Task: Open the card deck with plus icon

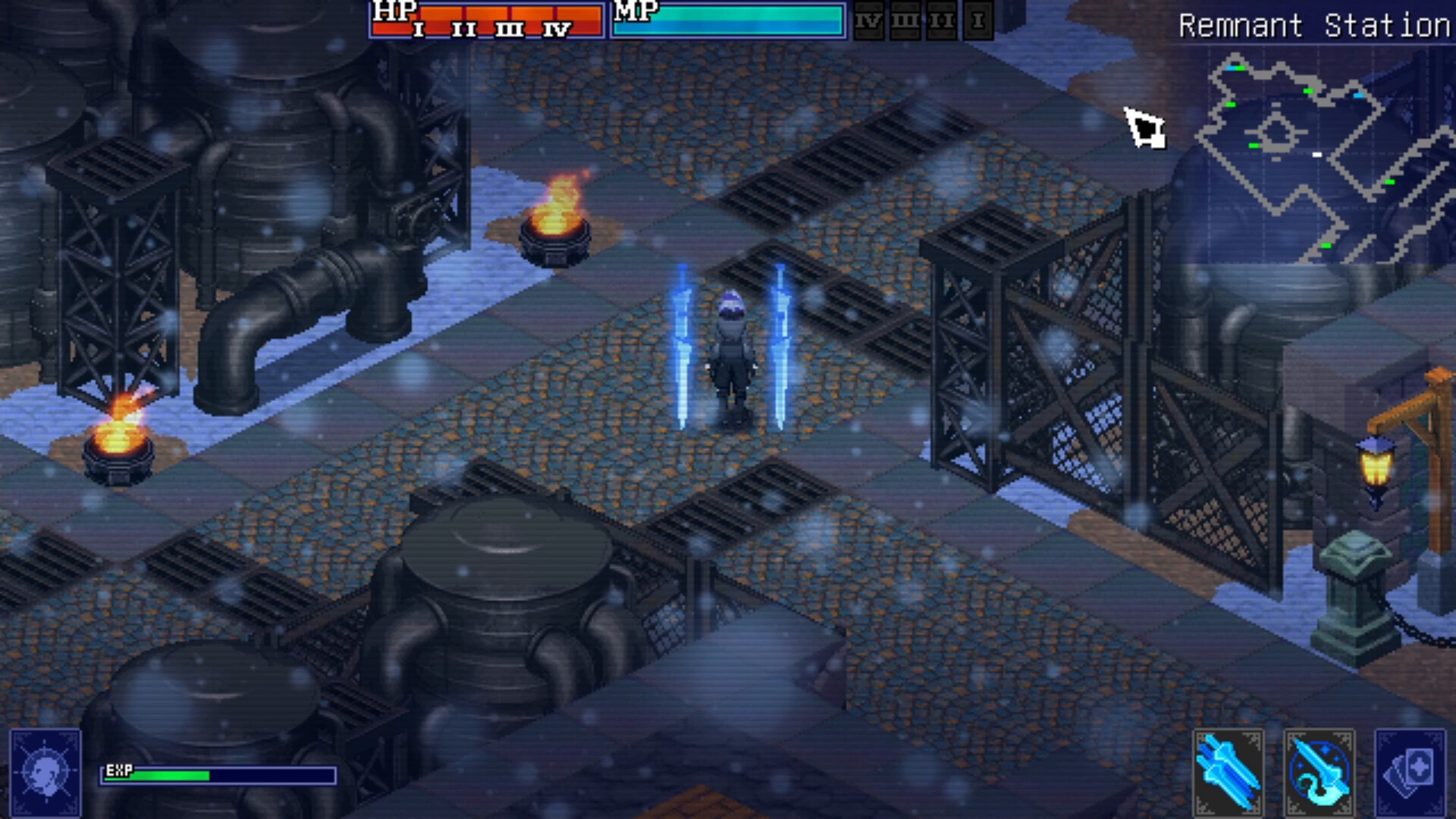Action: (x=1409, y=771)
